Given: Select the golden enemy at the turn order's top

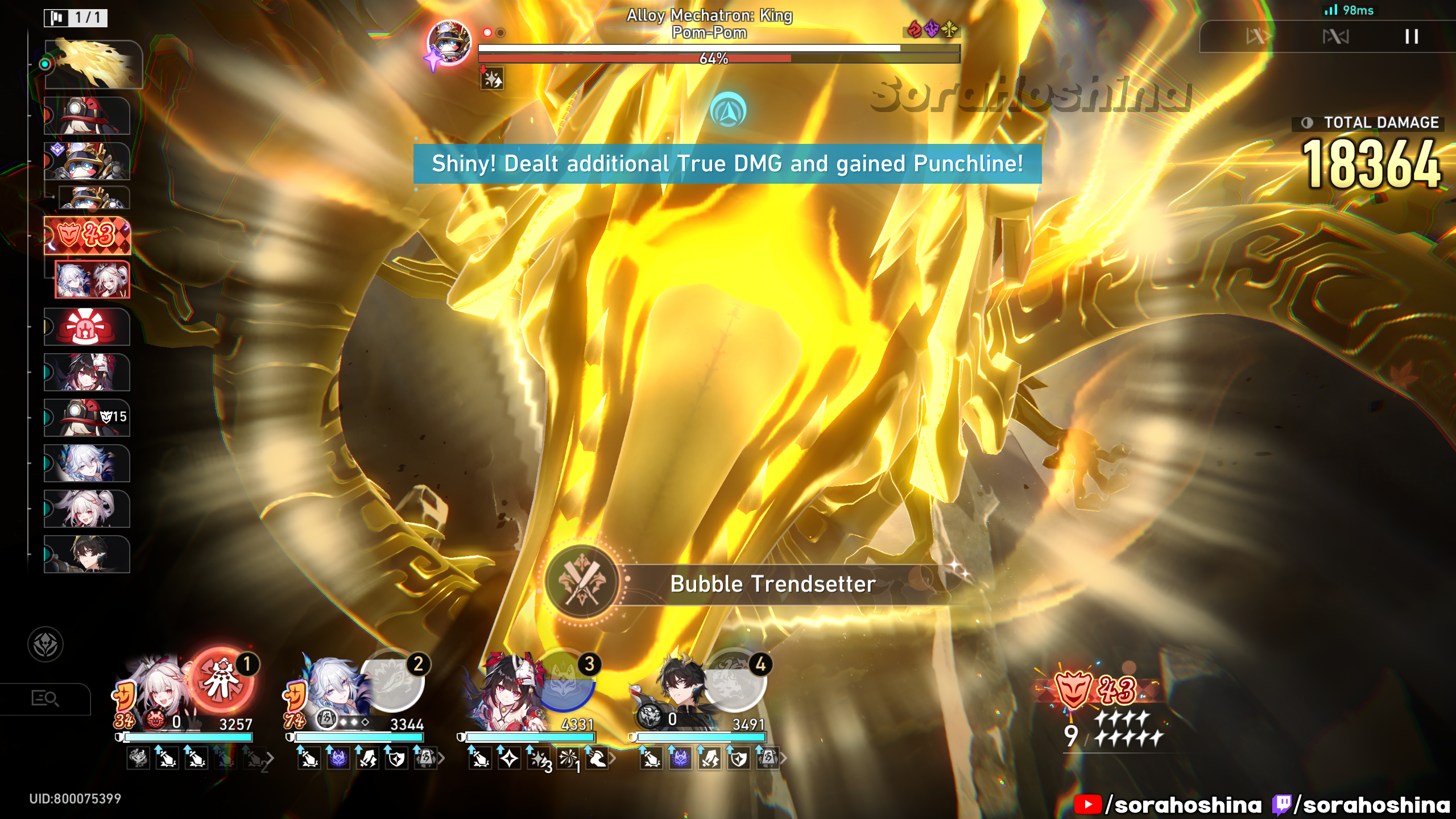Looking at the screenshot, I should (x=93, y=64).
